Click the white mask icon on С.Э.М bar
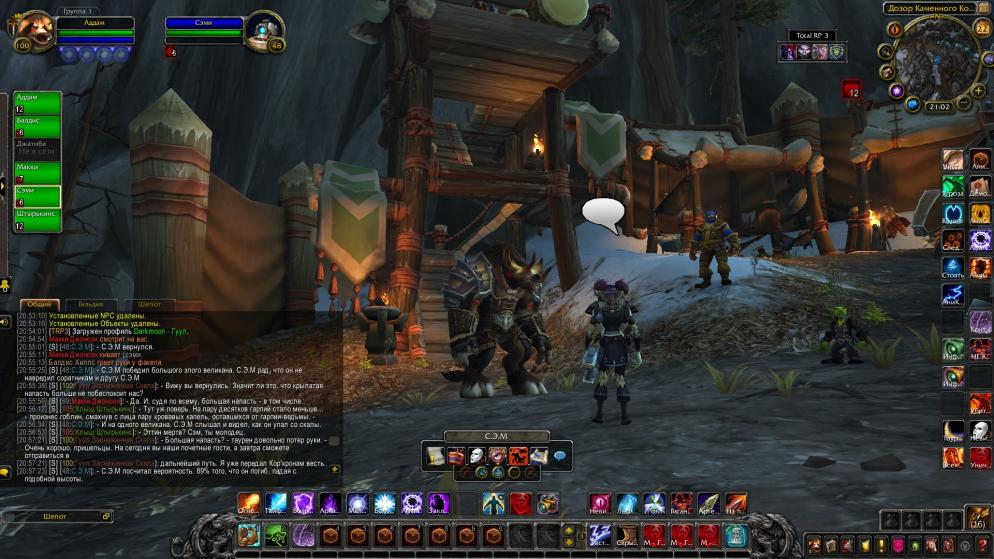The height and width of the screenshot is (559, 994). [x=476, y=456]
